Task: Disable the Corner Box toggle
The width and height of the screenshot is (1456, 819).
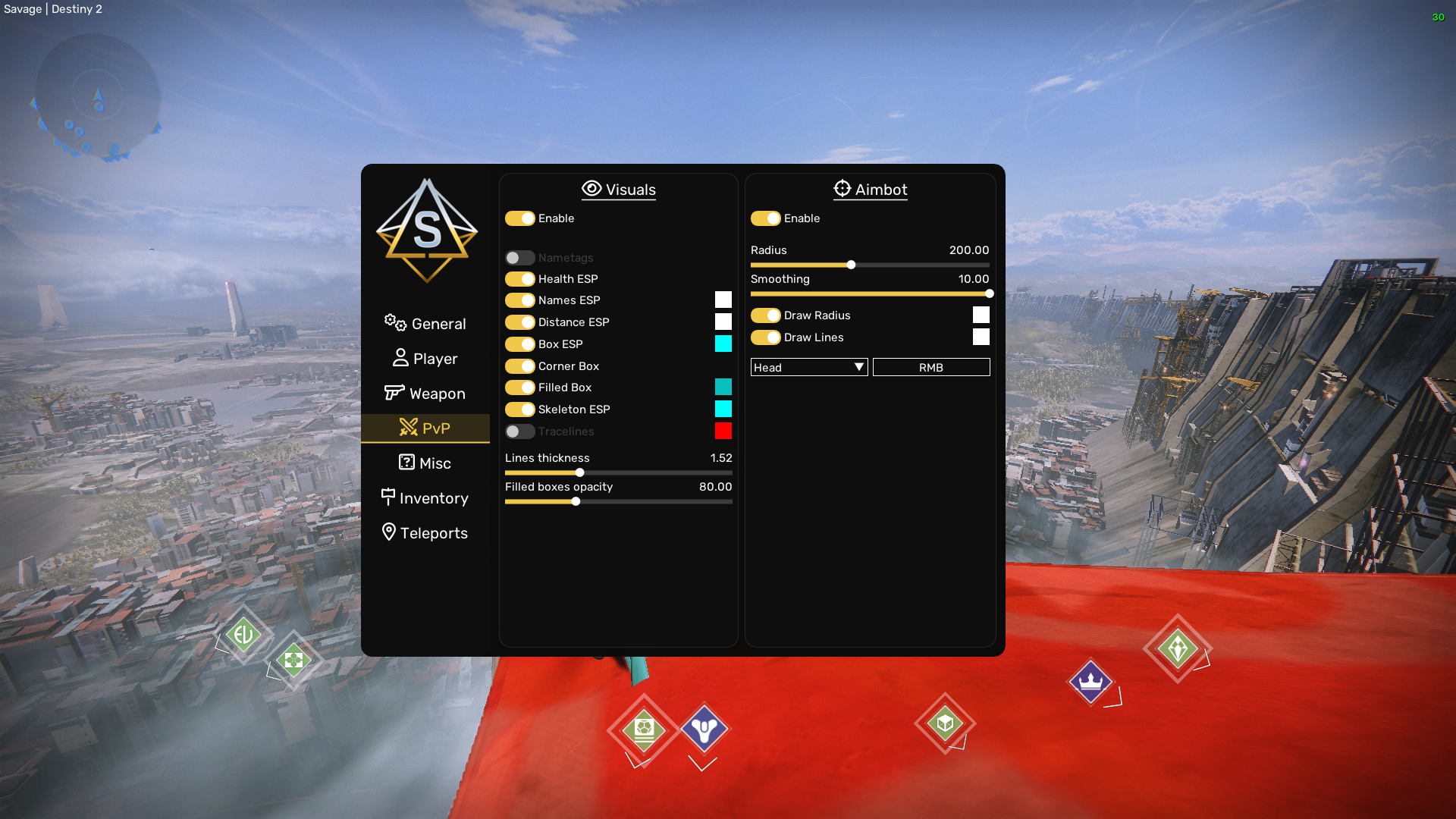Action: coord(520,366)
